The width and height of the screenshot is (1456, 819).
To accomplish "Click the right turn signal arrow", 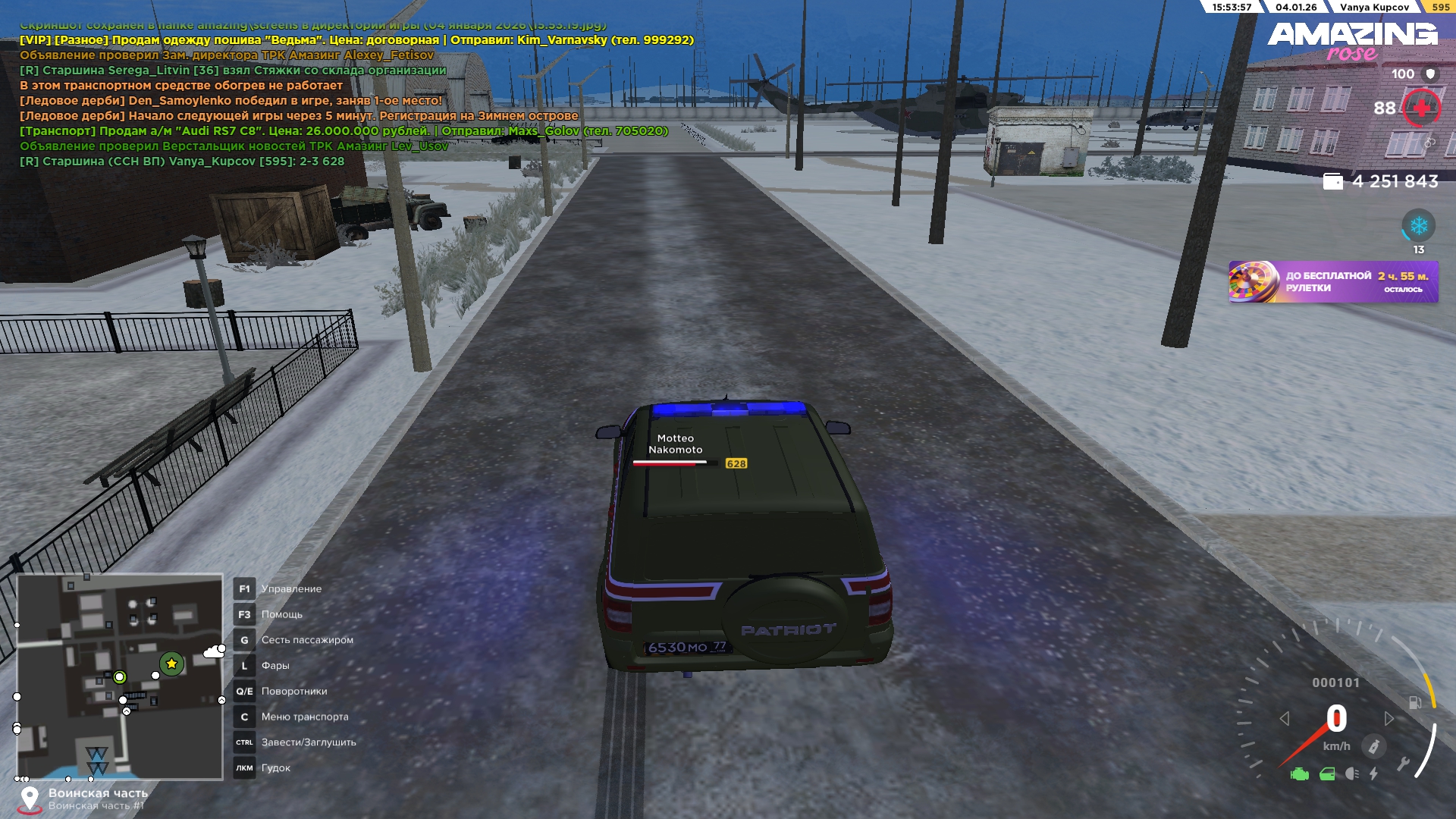I will [1389, 718].
